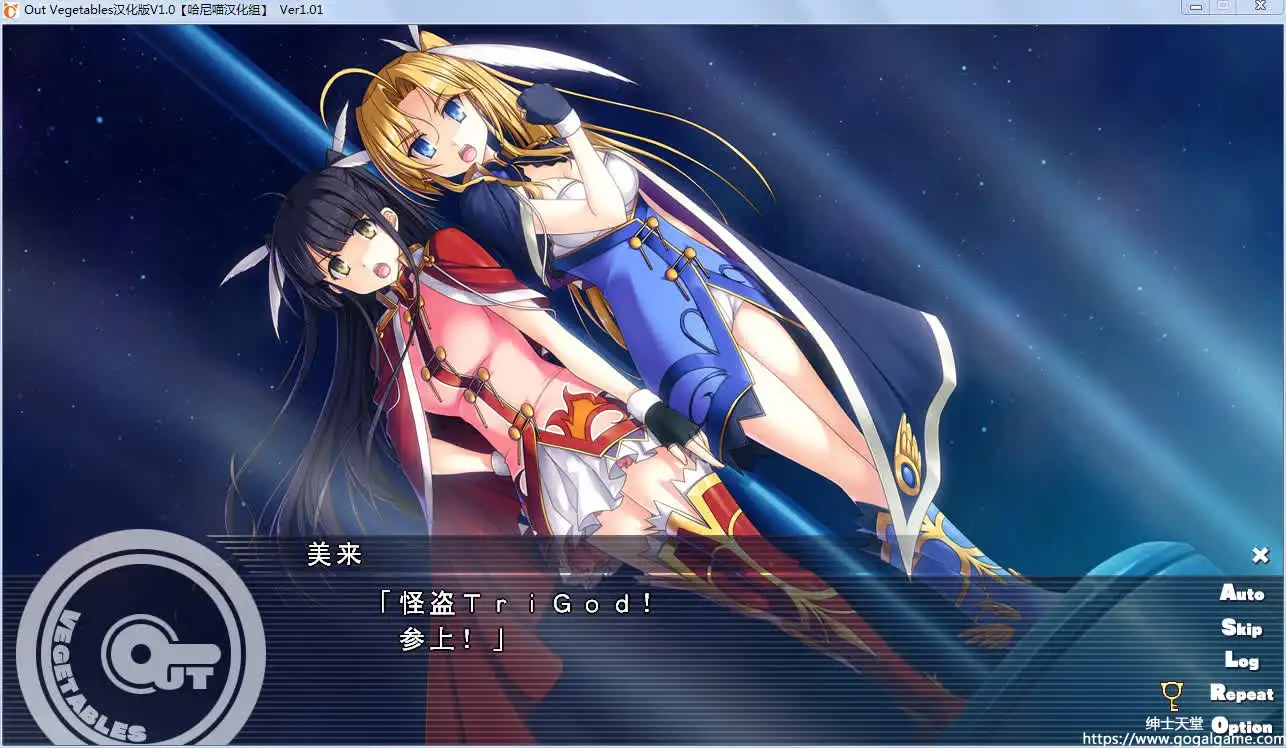
Task: Activate Skip mode to fast-forward text
Action: tap(1241, 627)
